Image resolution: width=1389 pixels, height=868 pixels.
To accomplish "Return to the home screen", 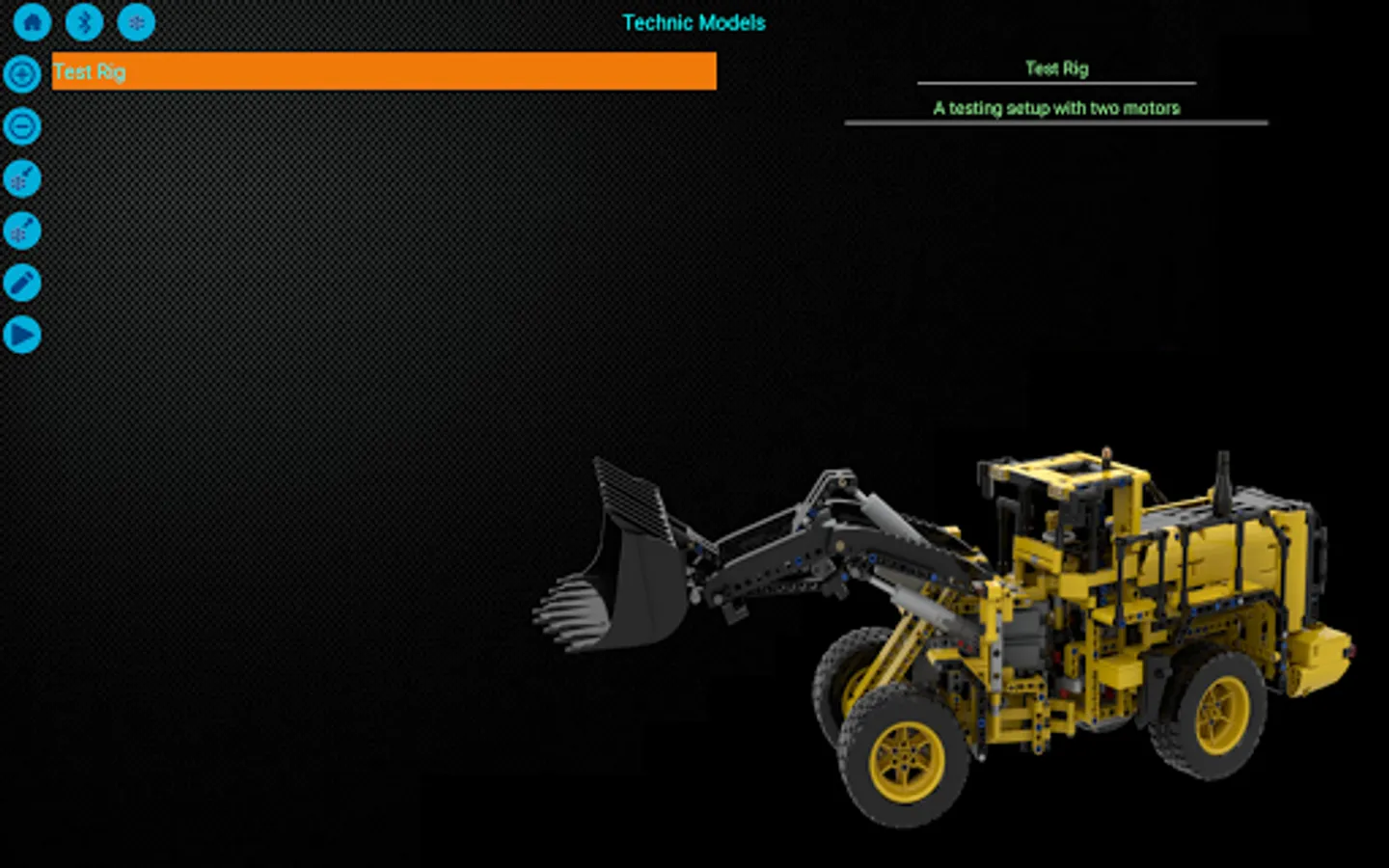I will coord(32,21).
